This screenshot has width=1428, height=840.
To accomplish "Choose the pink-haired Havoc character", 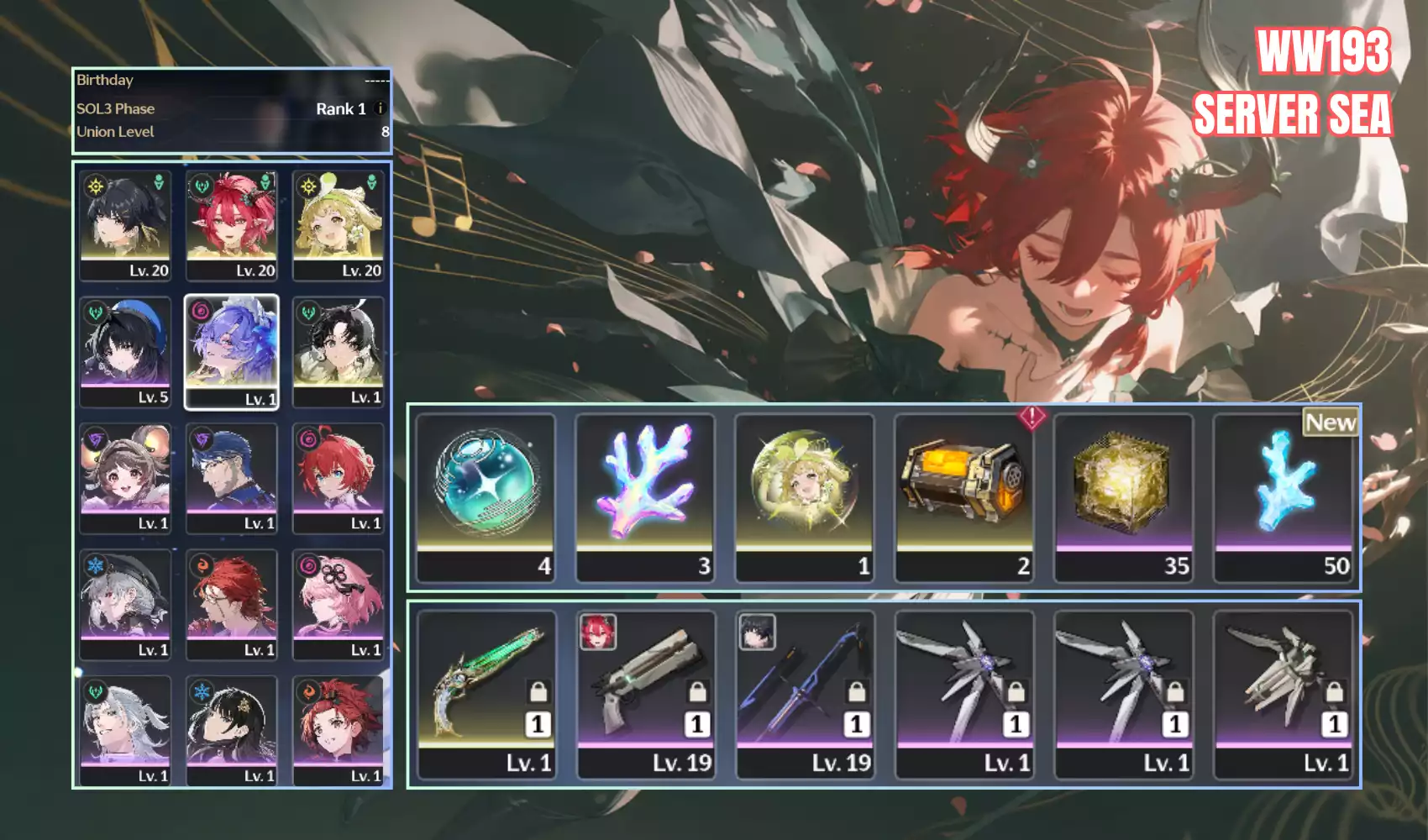I will point(338,603).
